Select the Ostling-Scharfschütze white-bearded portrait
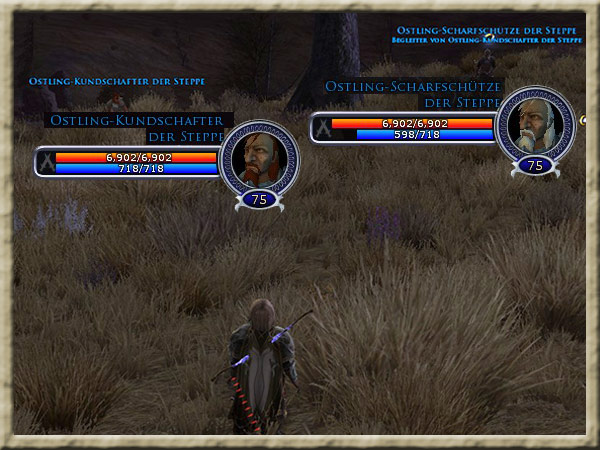This screenshot has height=450, width=600. (535, 124)
